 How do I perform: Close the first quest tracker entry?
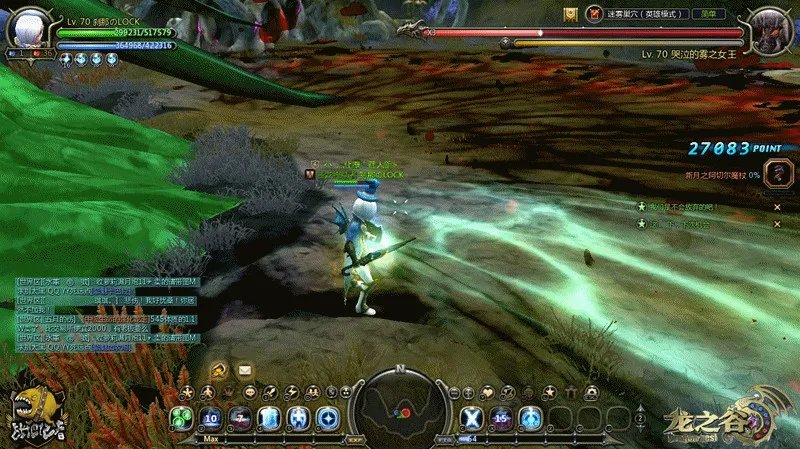coord(776,207)
